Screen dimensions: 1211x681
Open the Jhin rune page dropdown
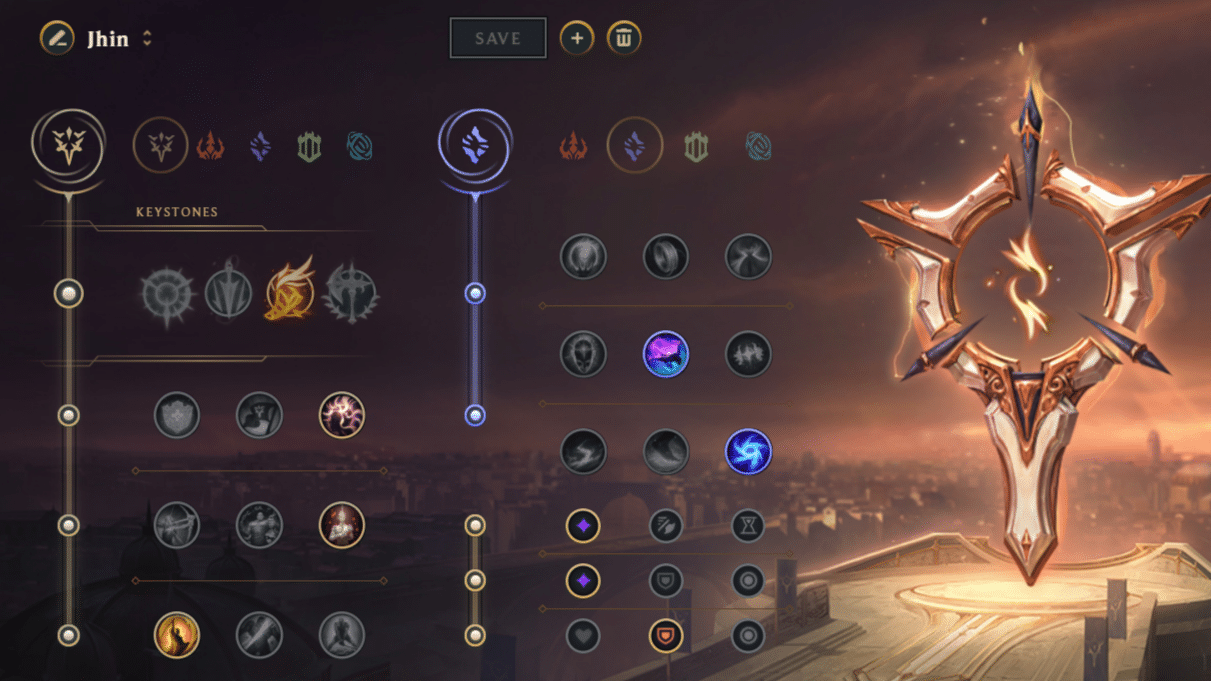point(147,38)
